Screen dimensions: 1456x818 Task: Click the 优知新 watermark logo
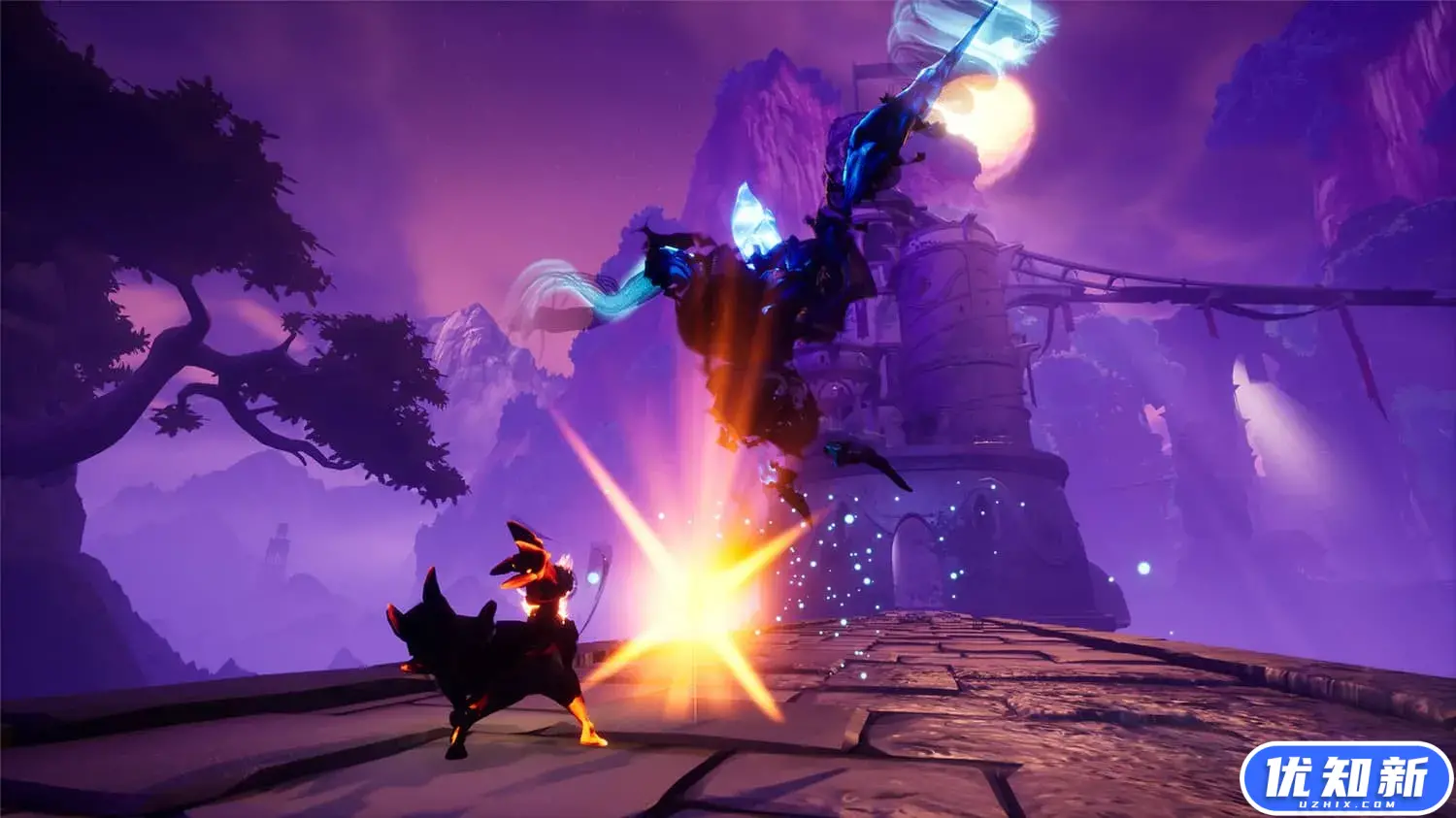pyautogui.click(x=1345, y=779)
